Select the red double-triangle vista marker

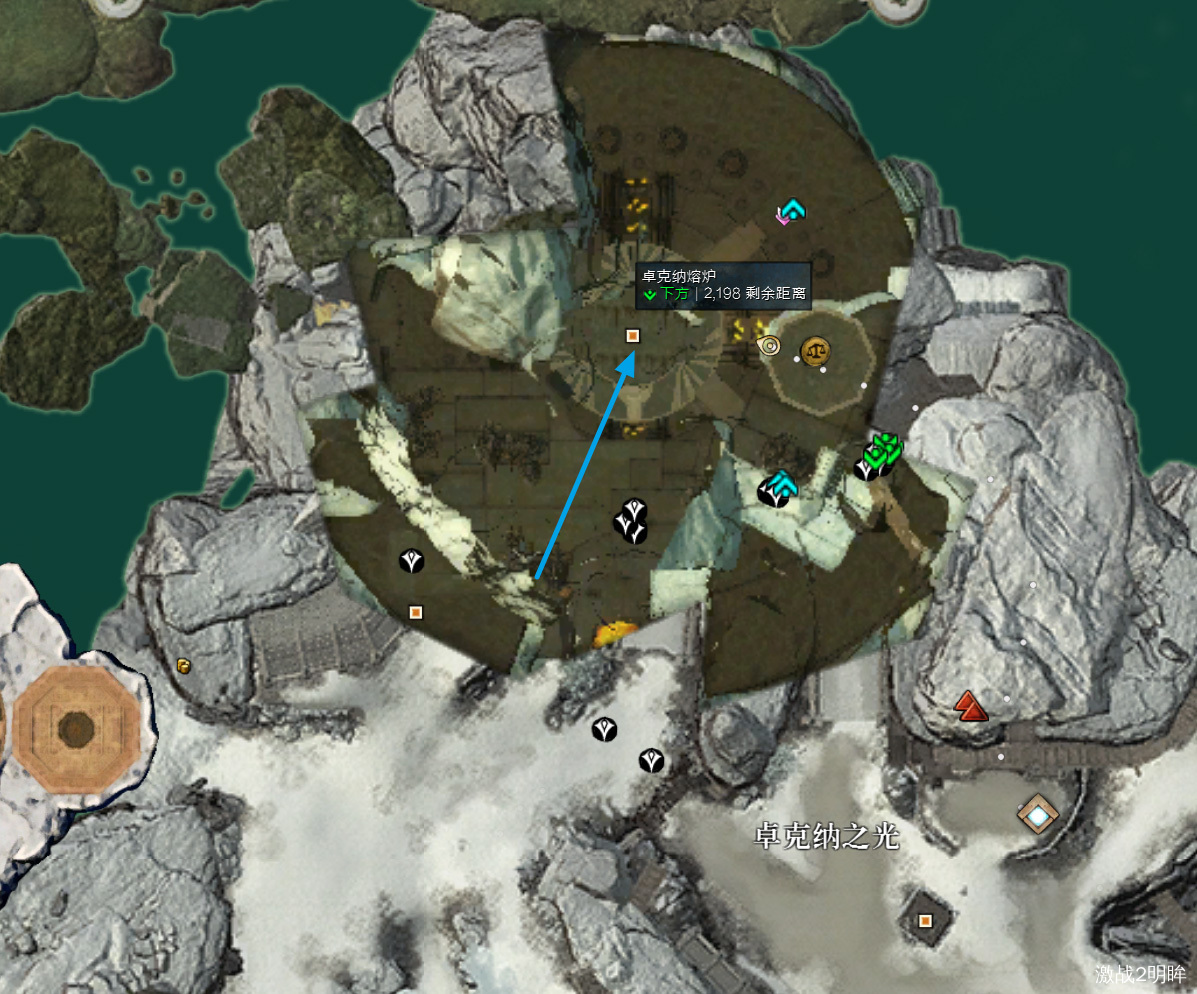969,706
